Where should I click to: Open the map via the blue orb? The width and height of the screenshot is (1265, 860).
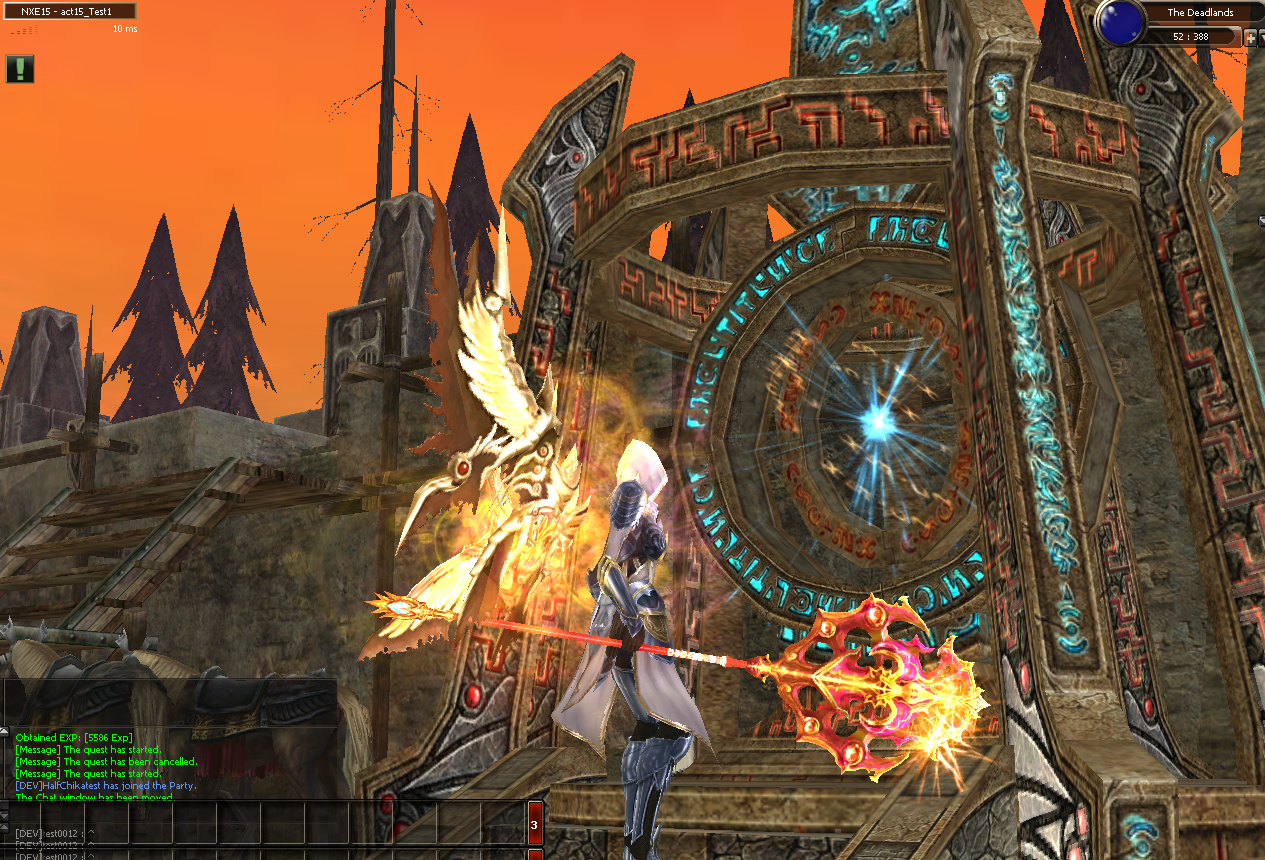point(1120,22)
